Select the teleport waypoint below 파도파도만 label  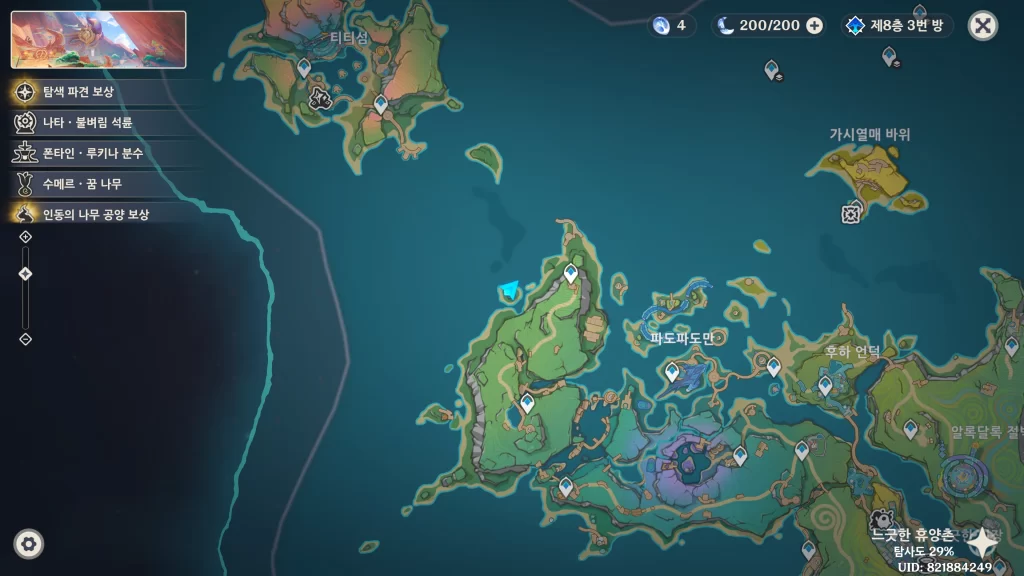(673, 372)
